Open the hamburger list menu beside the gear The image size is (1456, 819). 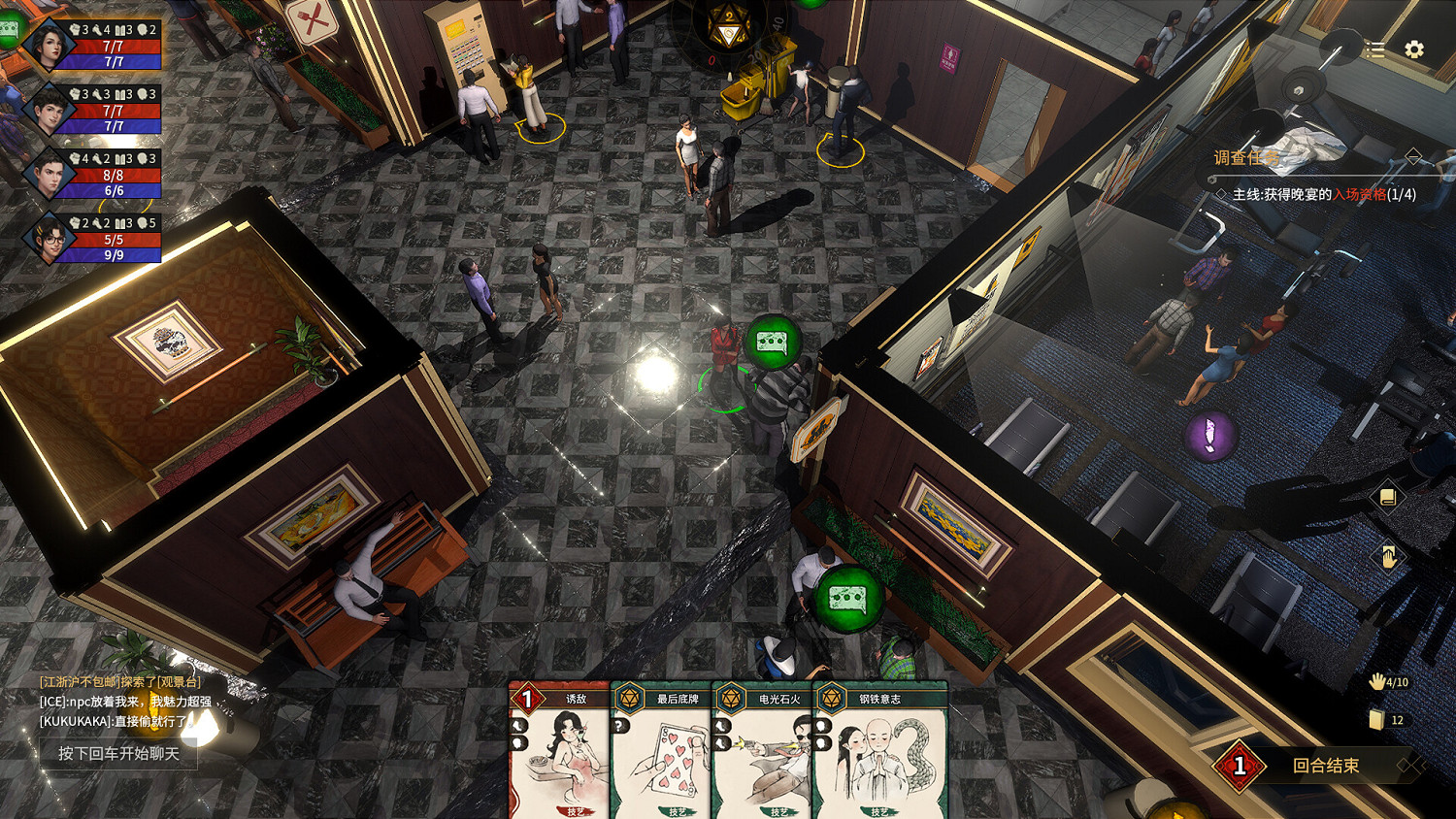[x=1373, y=50]
